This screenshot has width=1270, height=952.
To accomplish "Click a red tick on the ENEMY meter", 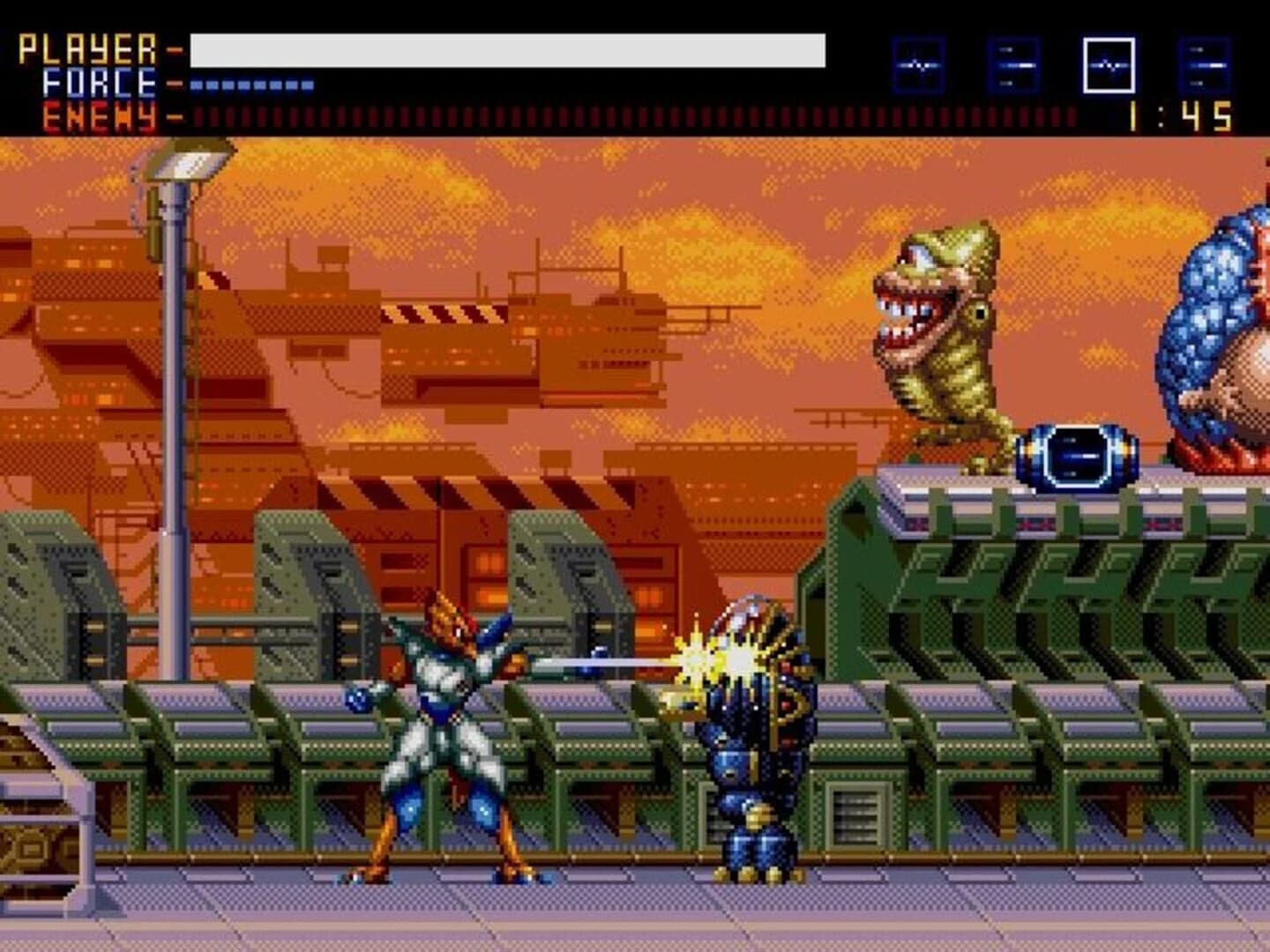I will (353, 112).
